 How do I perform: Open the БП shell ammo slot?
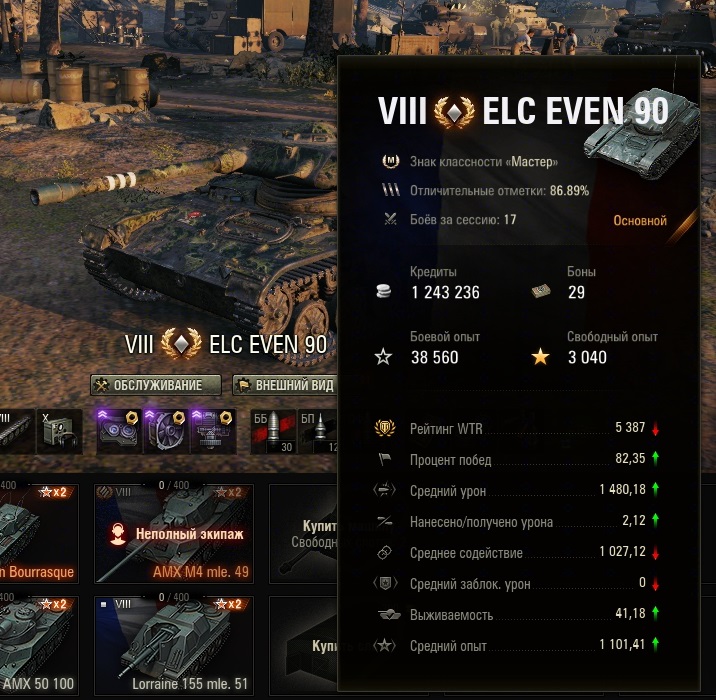[320, 431]
